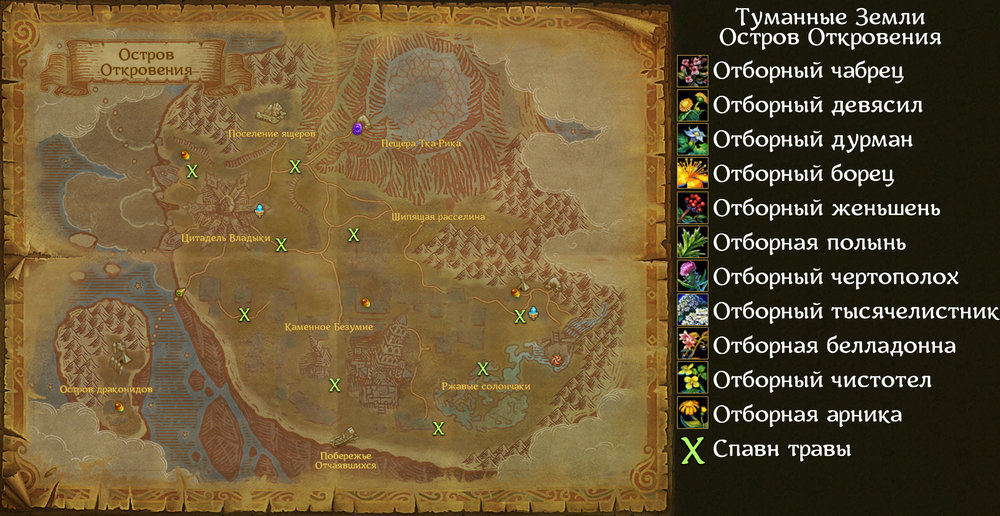
Task: Click the Отборный тысячелистник legend icon
Action: pos(692,311)
